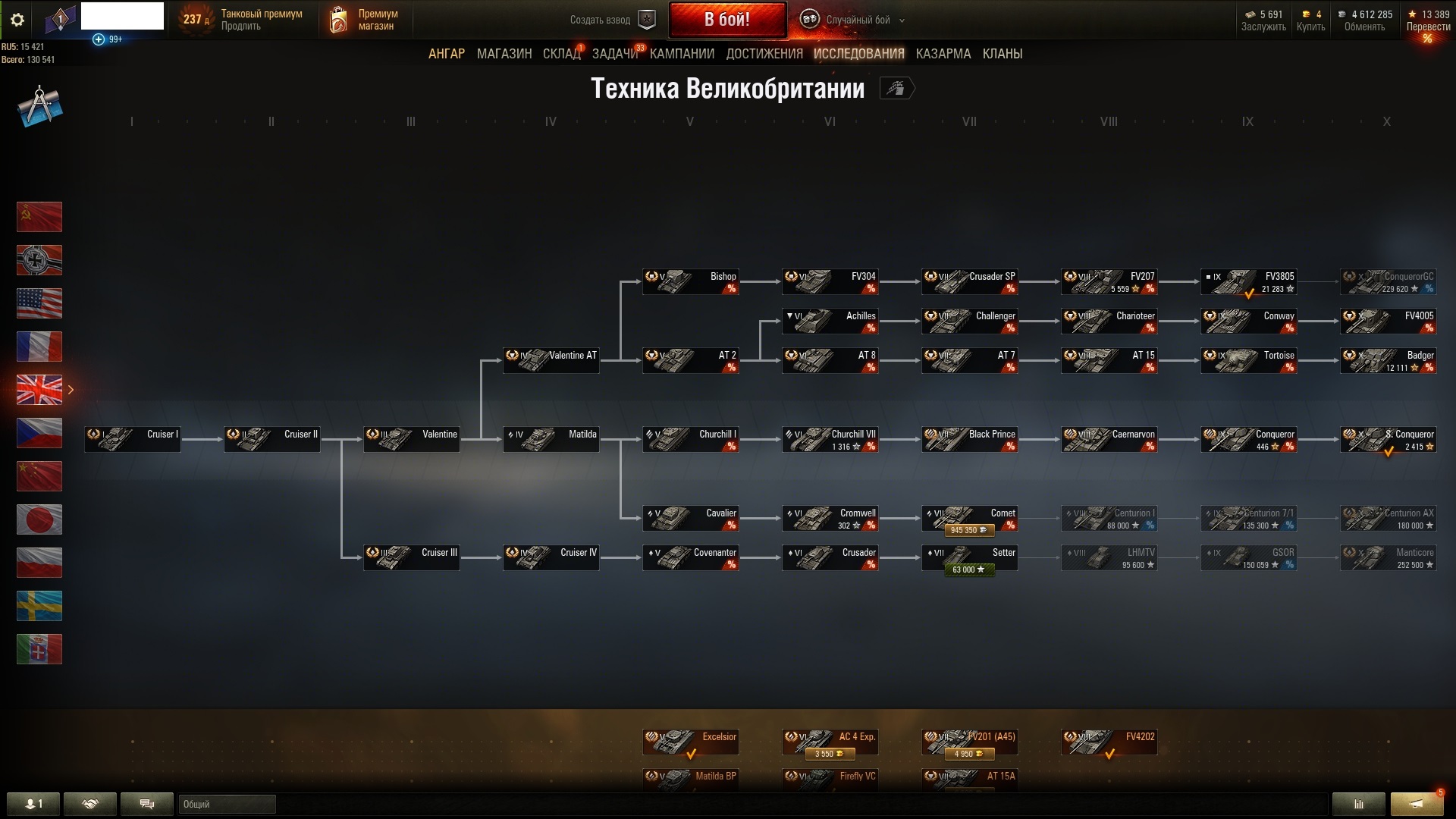Open the chat channels speech-bubble icon

147,804
